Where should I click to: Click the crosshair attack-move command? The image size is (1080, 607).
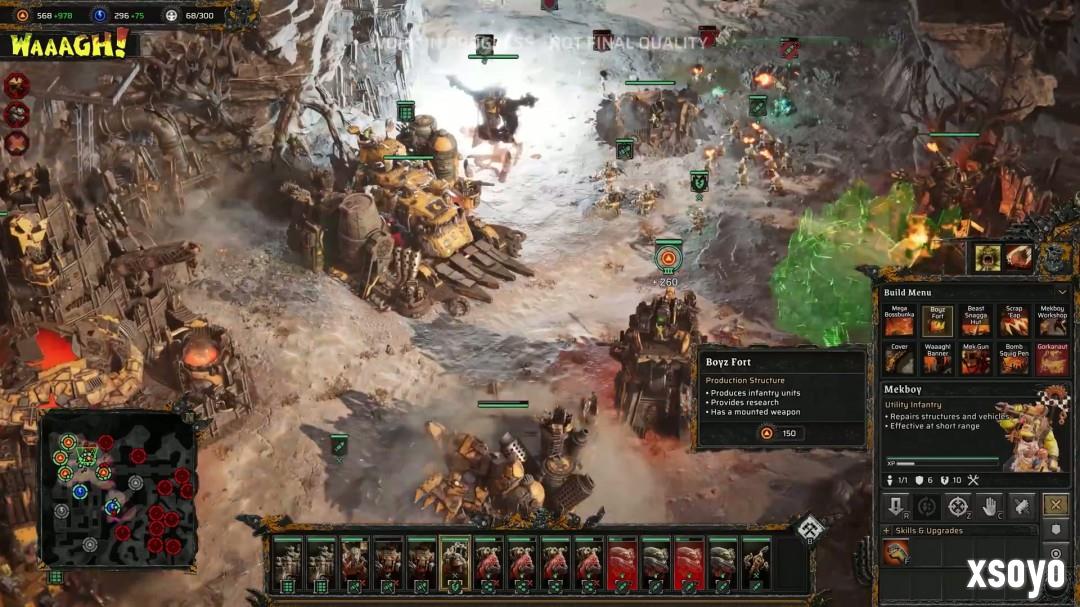(x=958, y=506)
